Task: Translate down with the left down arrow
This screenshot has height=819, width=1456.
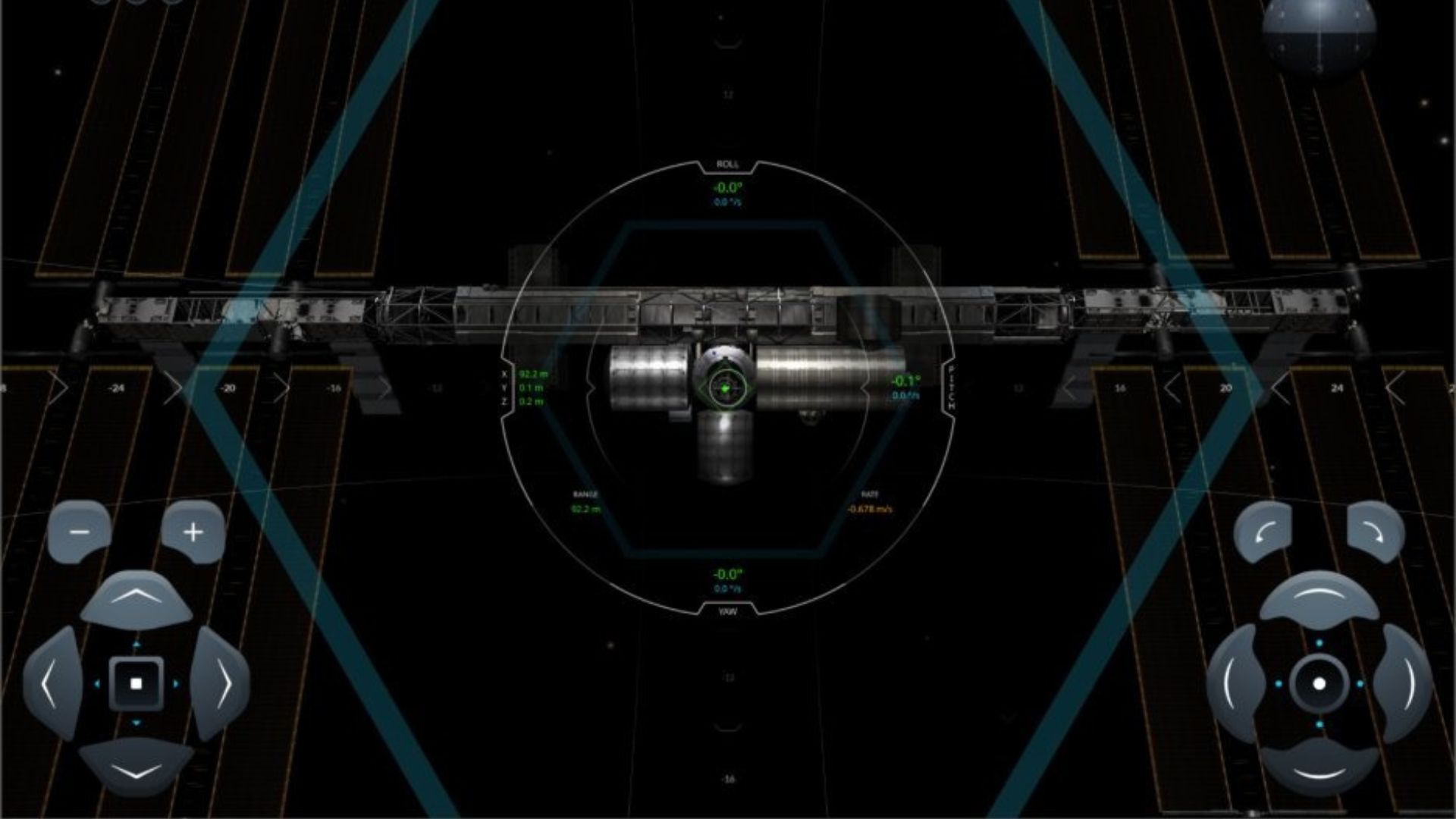Action: pyautogui.click(x=136, y=768)
